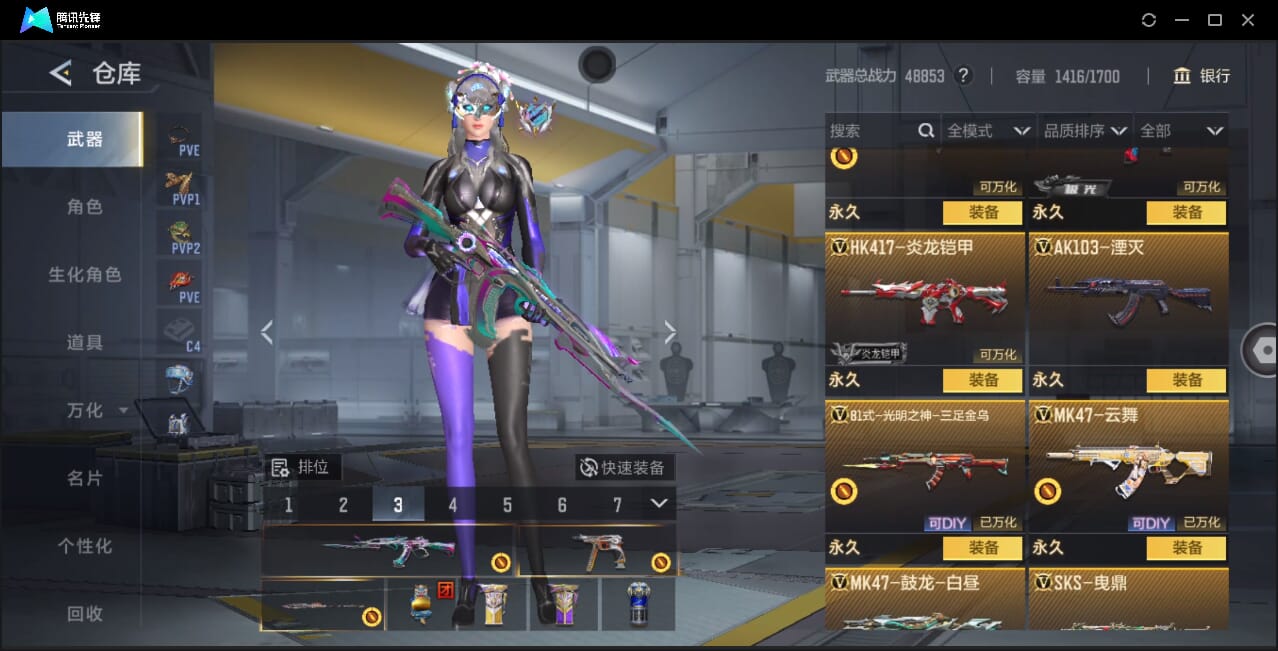Open the 生化角色 category
The width and height of the screenshot is (1278, 651).
[85, 275]
